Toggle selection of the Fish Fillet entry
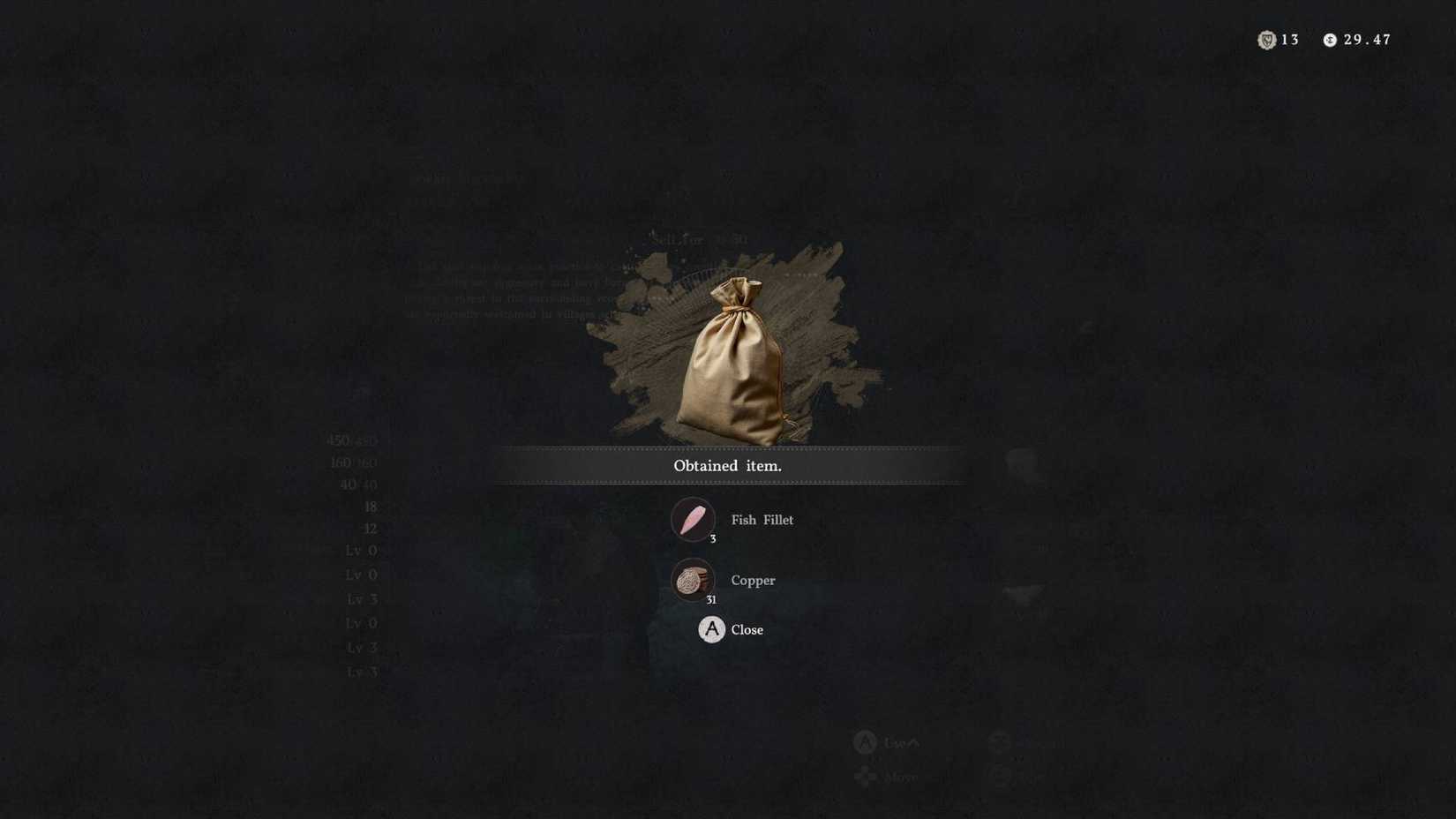The height and width of the screenshot is (819, 1456). click(762, 520)
